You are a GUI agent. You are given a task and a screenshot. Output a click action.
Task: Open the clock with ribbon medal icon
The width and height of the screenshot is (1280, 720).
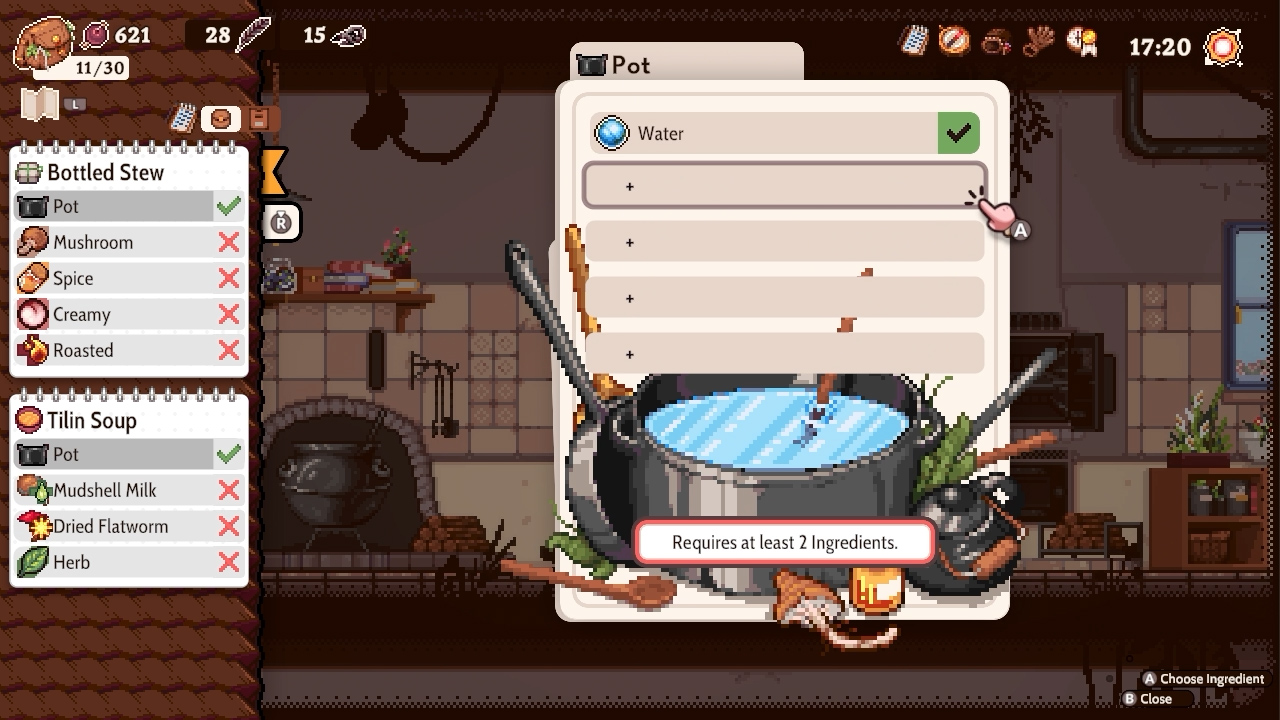[1081, 41]
